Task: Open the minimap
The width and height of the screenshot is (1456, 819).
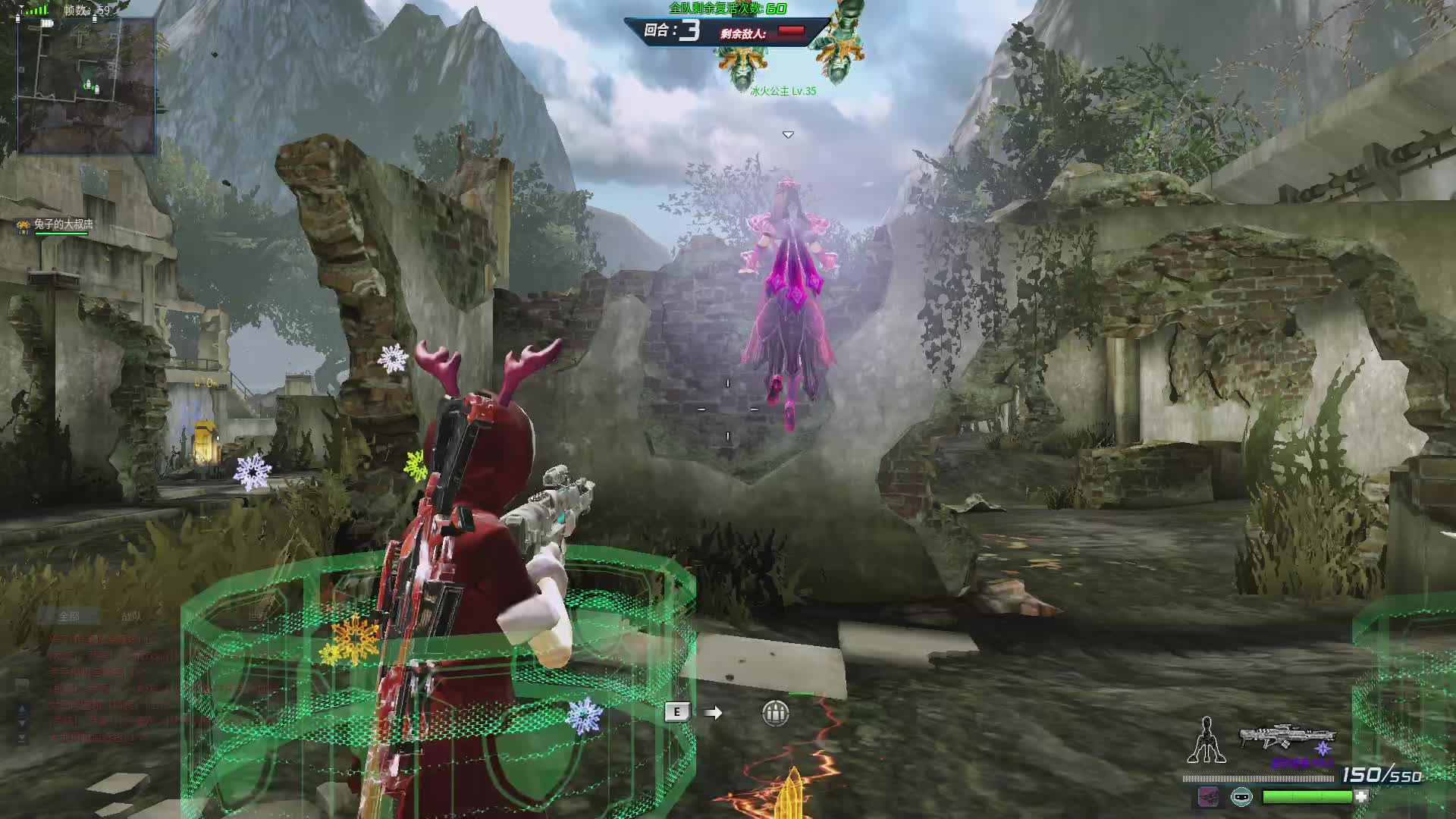Action: tap(86, 85)
